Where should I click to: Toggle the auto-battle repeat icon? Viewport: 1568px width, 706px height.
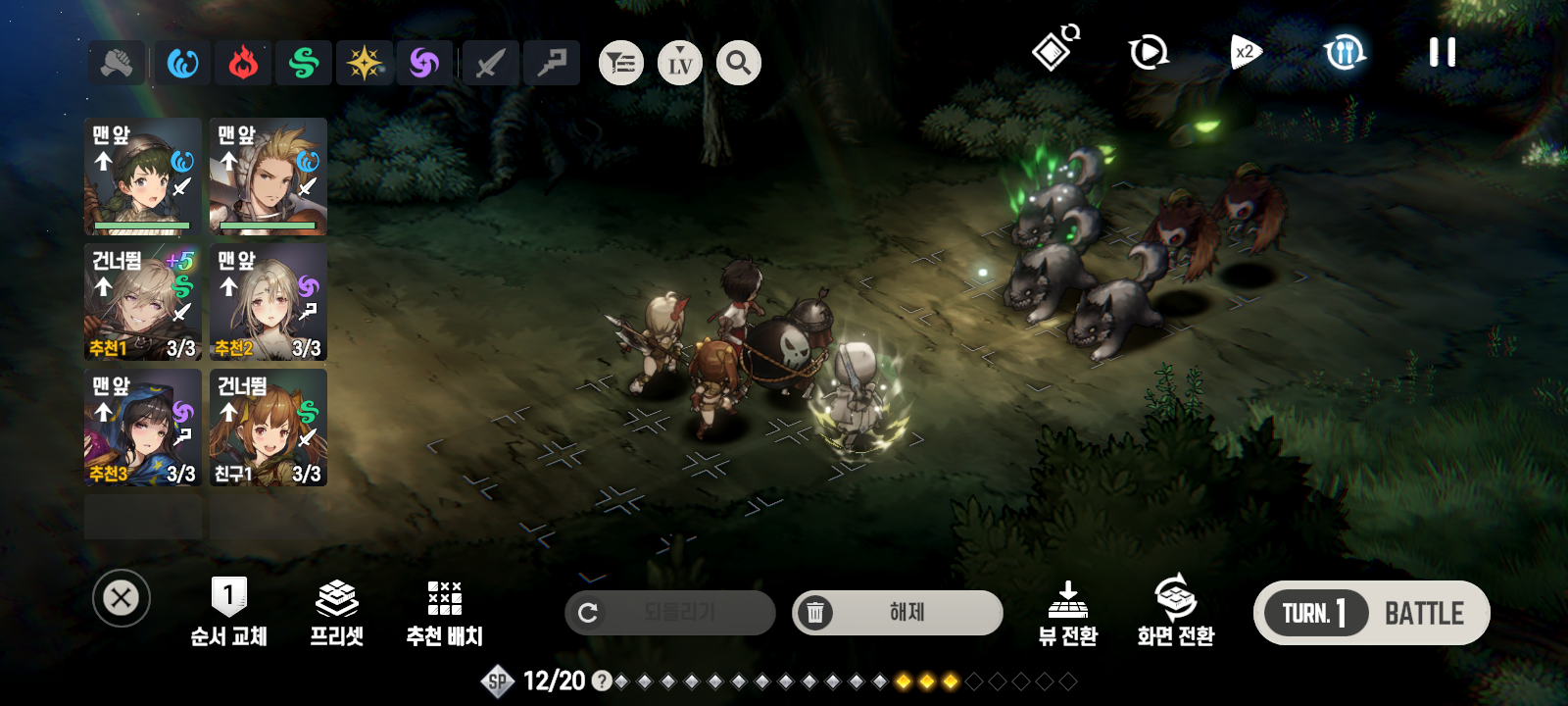(1149, 51)
